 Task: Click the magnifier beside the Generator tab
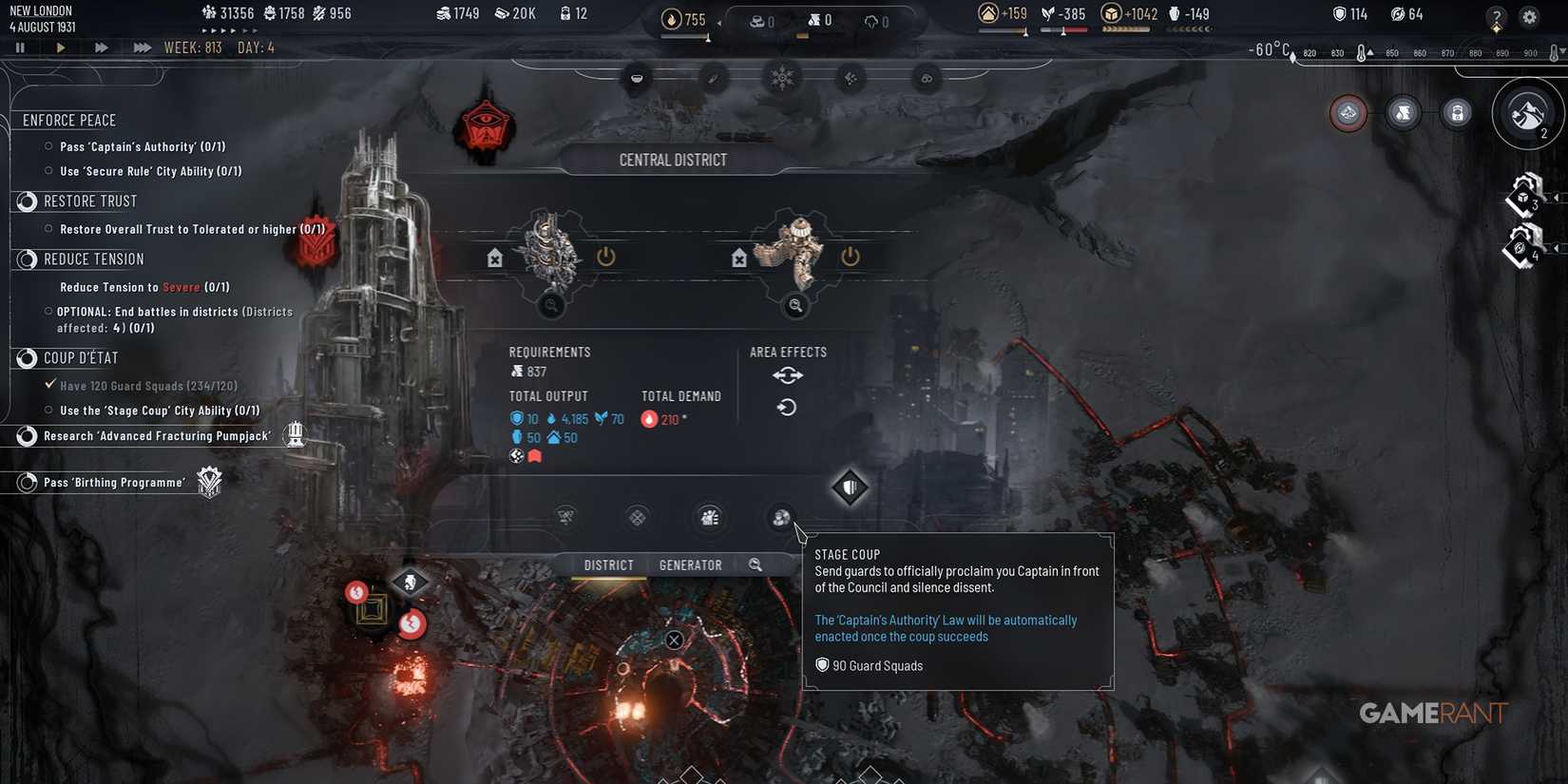755,564
